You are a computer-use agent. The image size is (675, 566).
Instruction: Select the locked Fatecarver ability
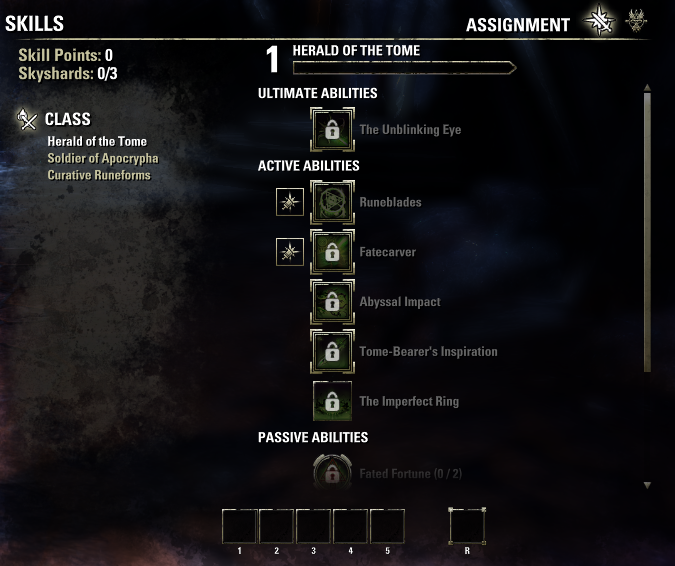tap(332, 252)
